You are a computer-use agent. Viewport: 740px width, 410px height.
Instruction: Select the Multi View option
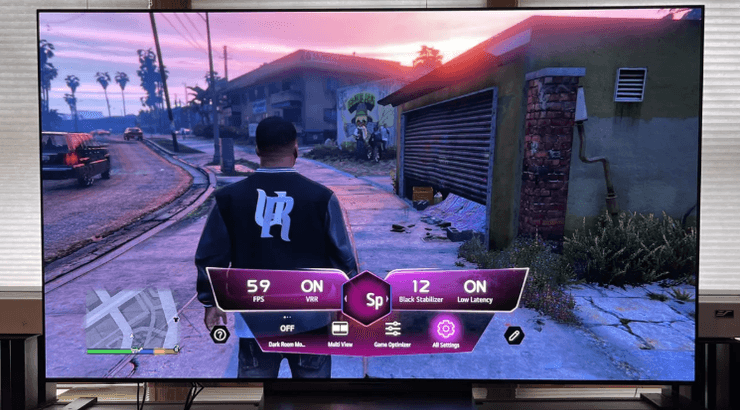point(339,329)
